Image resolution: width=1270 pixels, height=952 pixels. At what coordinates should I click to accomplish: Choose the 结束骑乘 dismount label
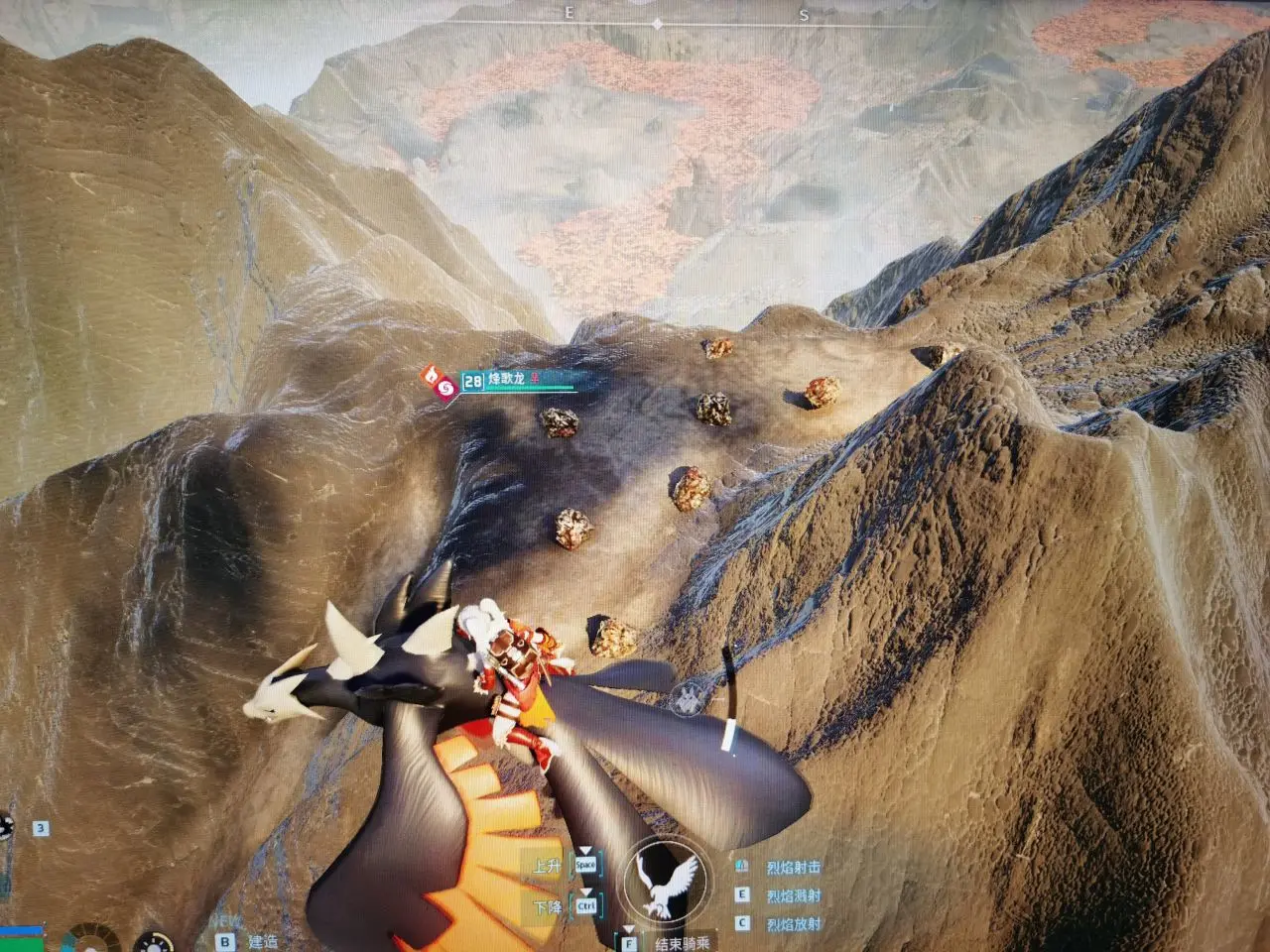click(683, 943)
